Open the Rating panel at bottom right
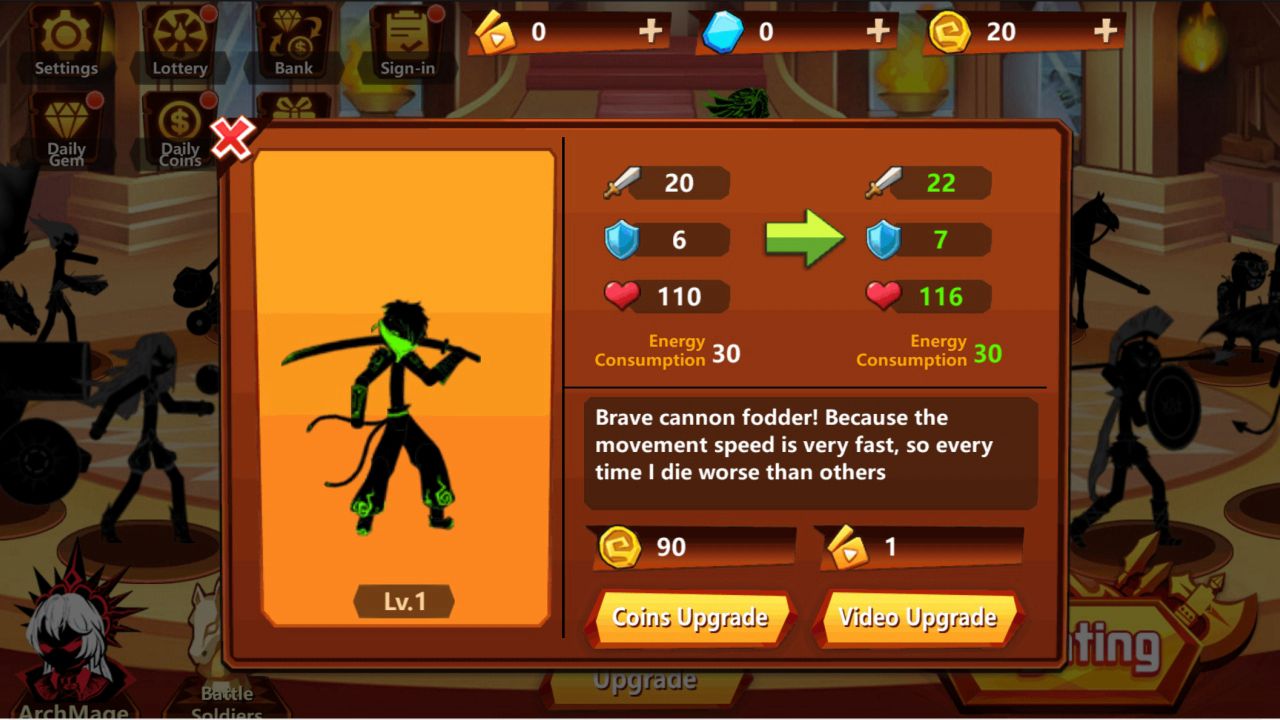This screenshot has height=720, width=1280. (x=1110, y=648)
